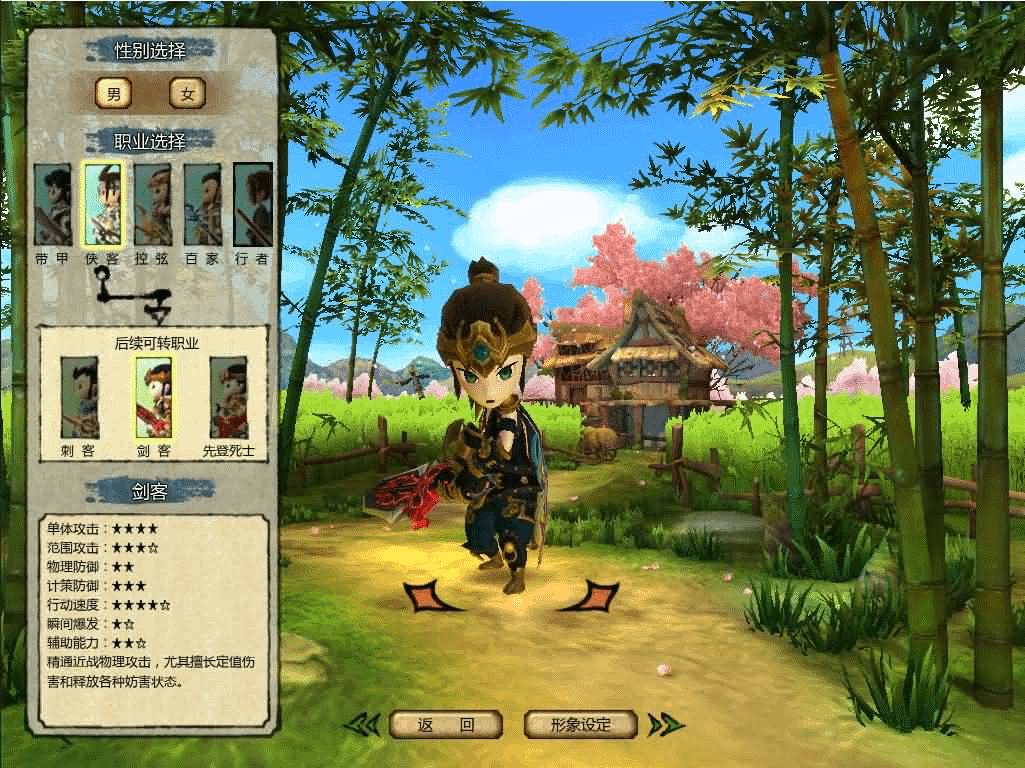Click the green double-arrow beside 返回
This screenshot has height=768, width=1025.
361,725
